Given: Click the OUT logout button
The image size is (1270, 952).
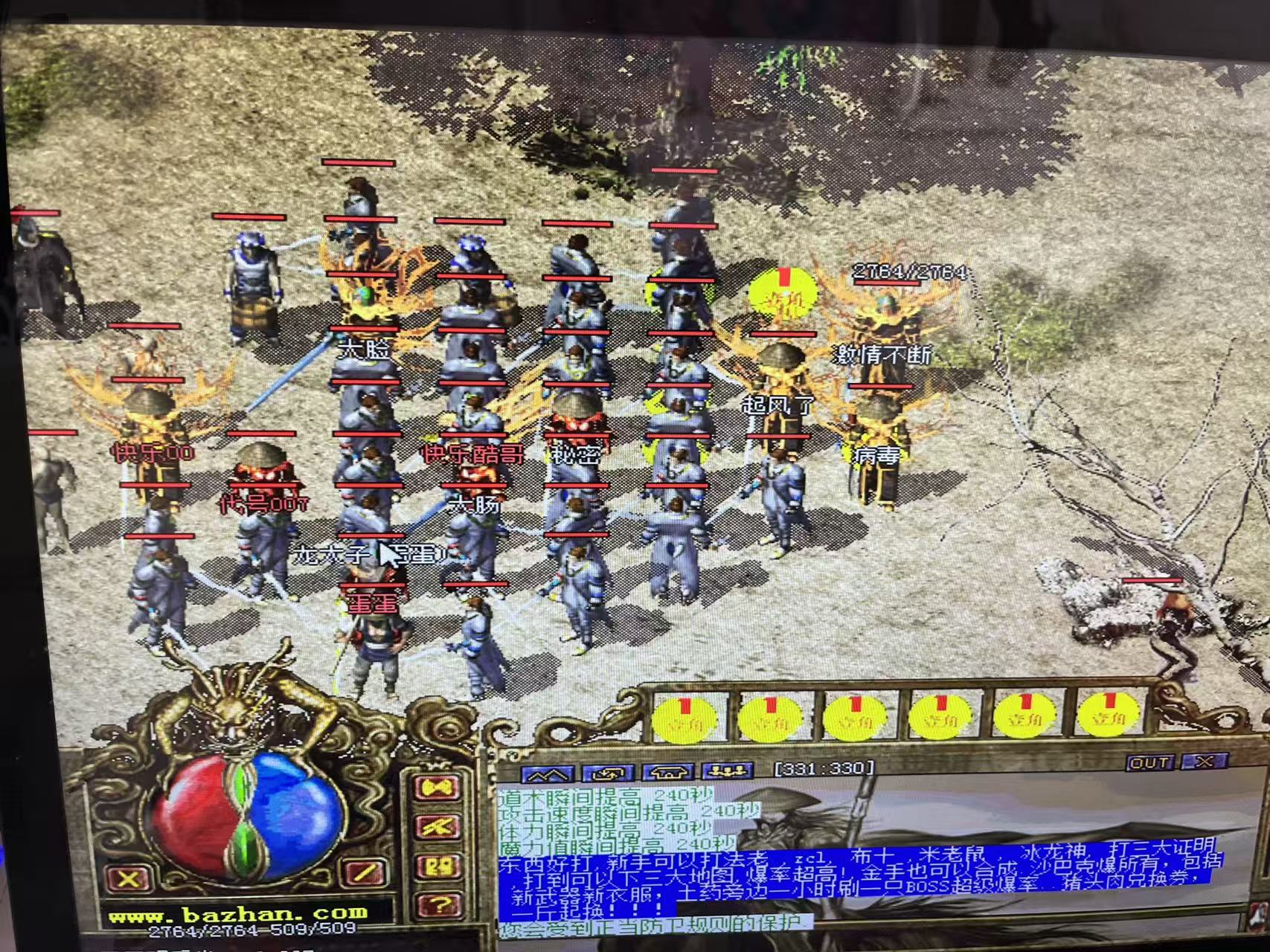Looking at the screenshot, I should coord(1150,762).
